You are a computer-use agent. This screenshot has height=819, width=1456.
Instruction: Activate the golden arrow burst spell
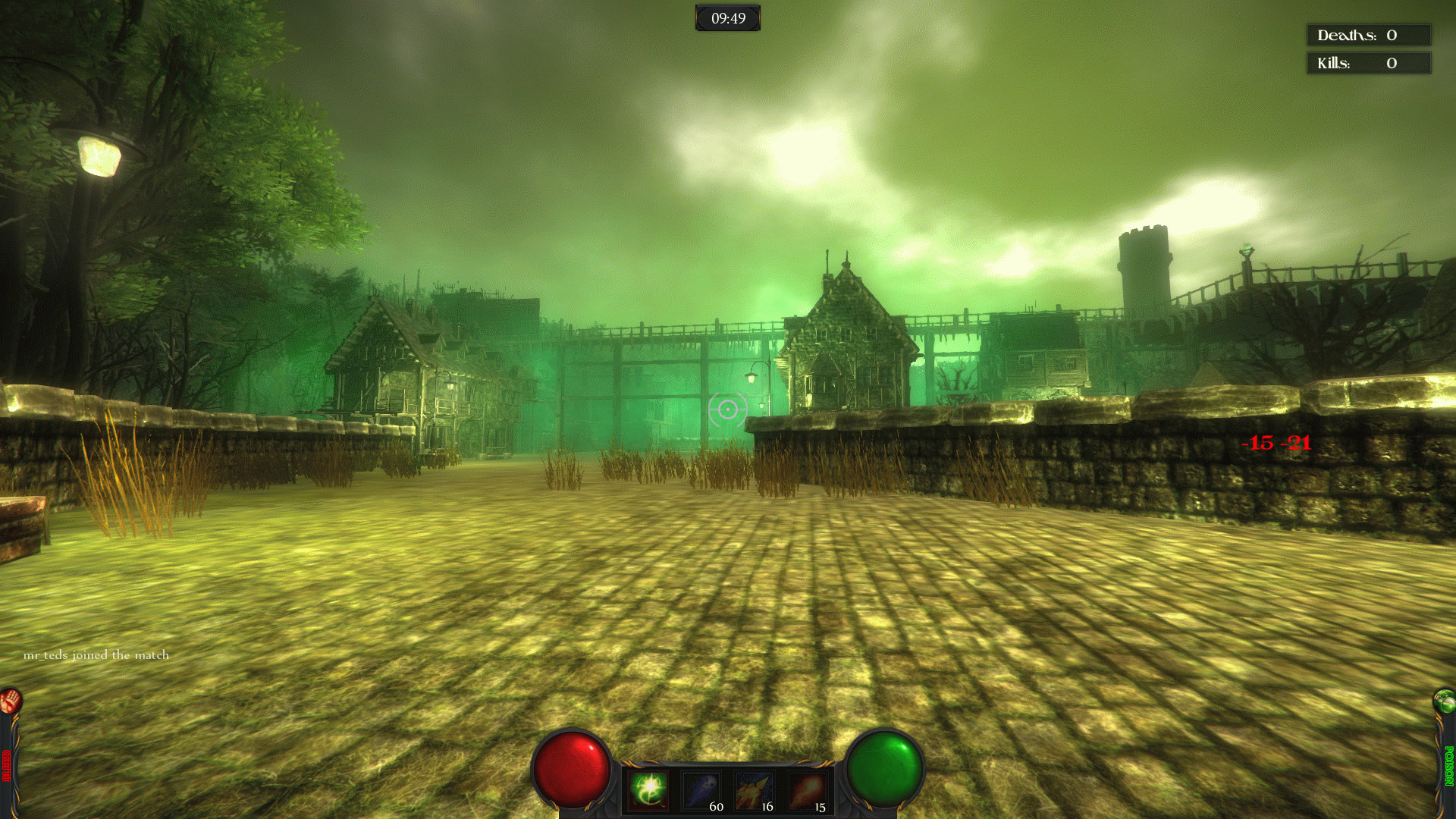coord(753,791)
